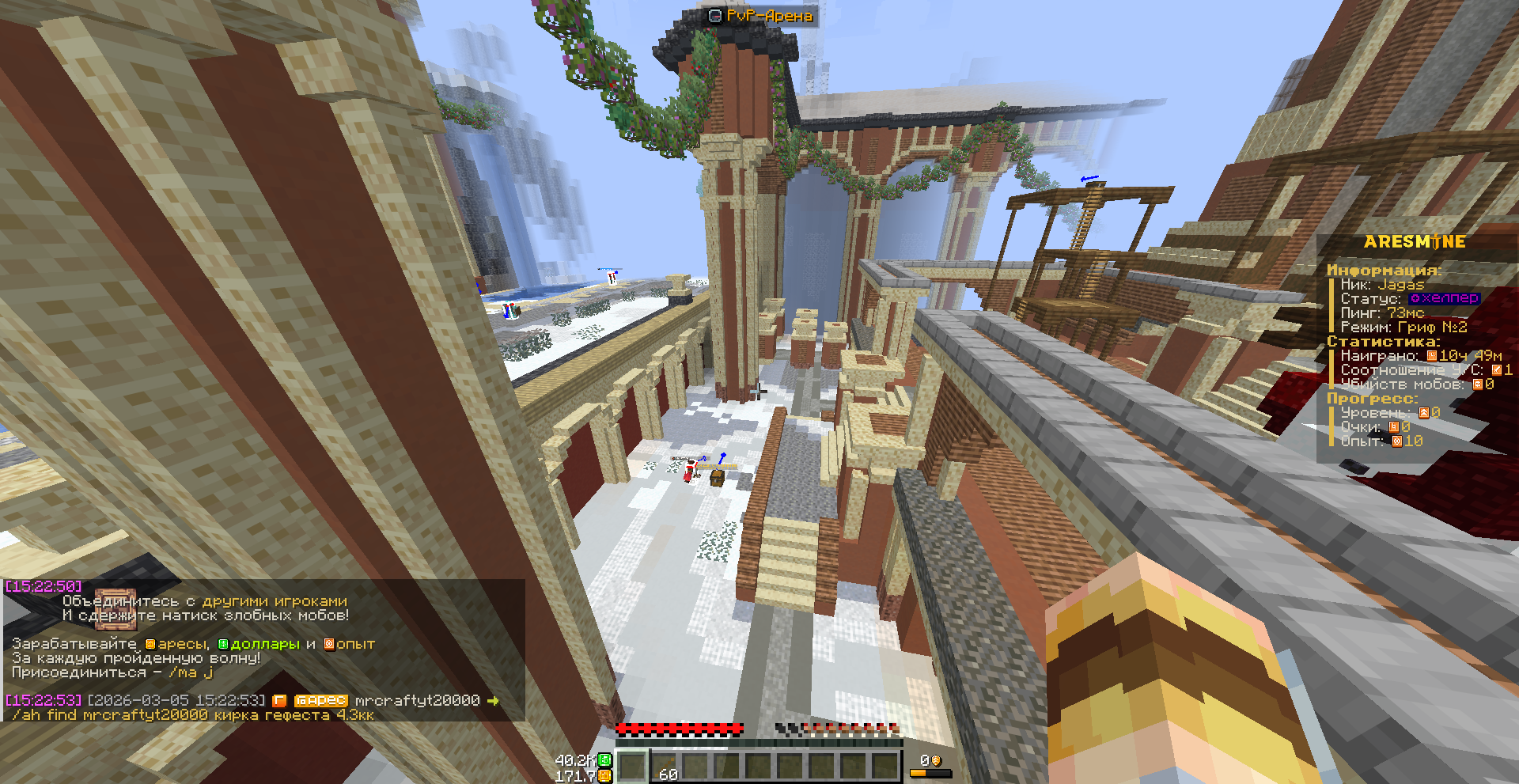Select the highlighted first hotbar slot
Screen dimensions: 1519x784
click(631, 766)
